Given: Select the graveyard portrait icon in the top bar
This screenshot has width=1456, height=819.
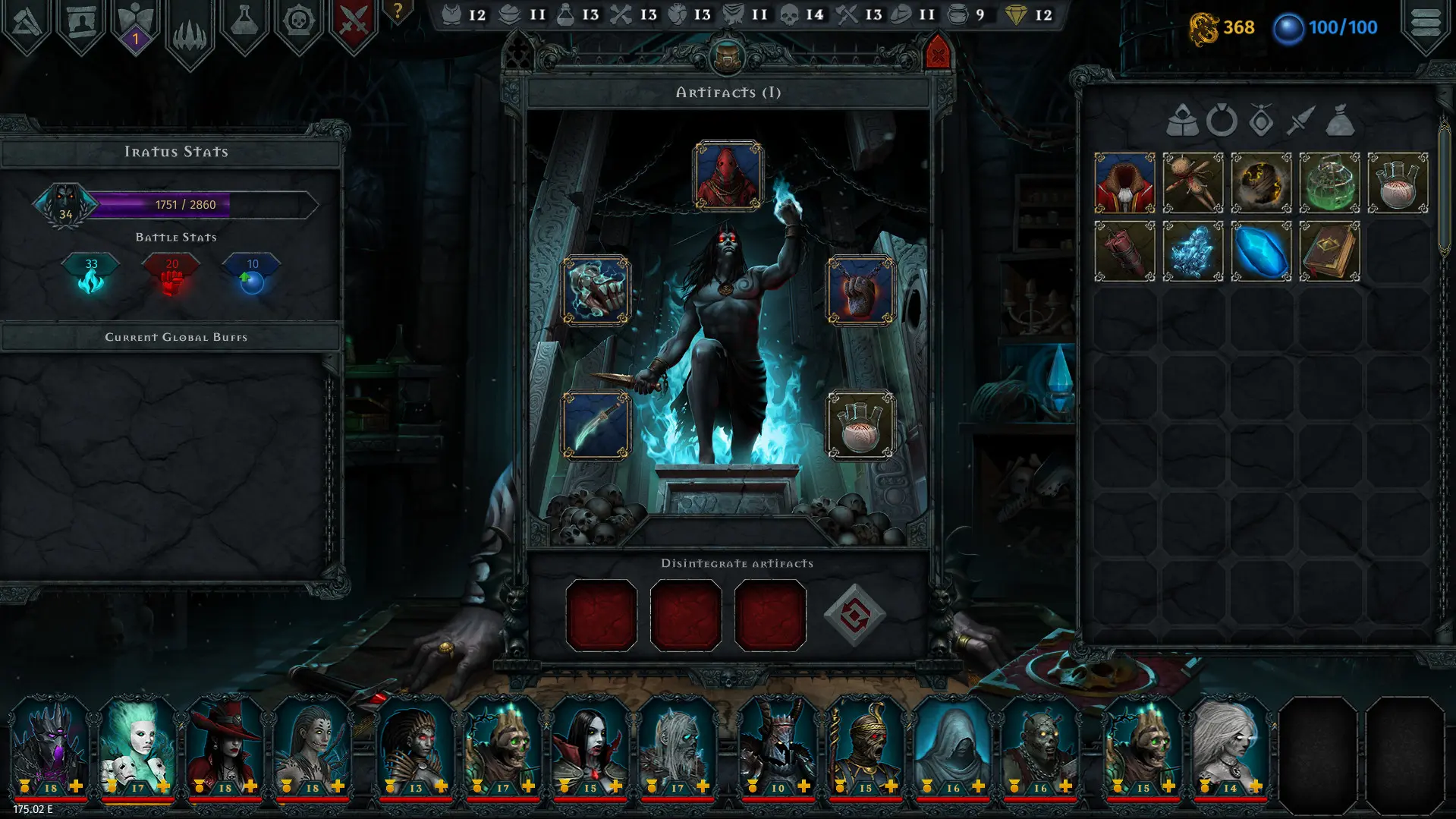Looking at the screenshot, I should pyautogui.click(x=80, y=23).
